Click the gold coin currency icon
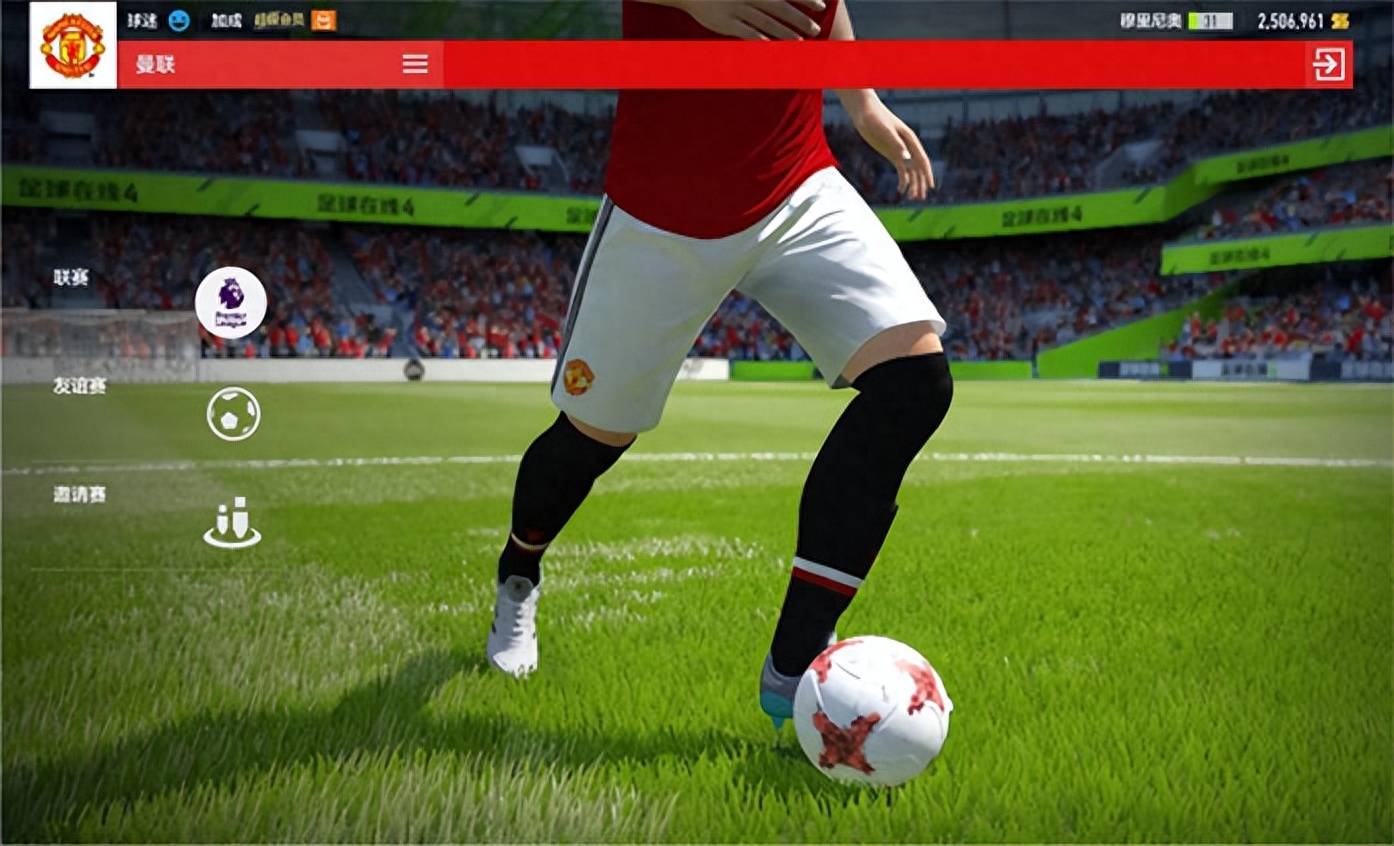The height and width of the screenshot is (846, 1394). pyautogui.click(x=1340, y=20)
